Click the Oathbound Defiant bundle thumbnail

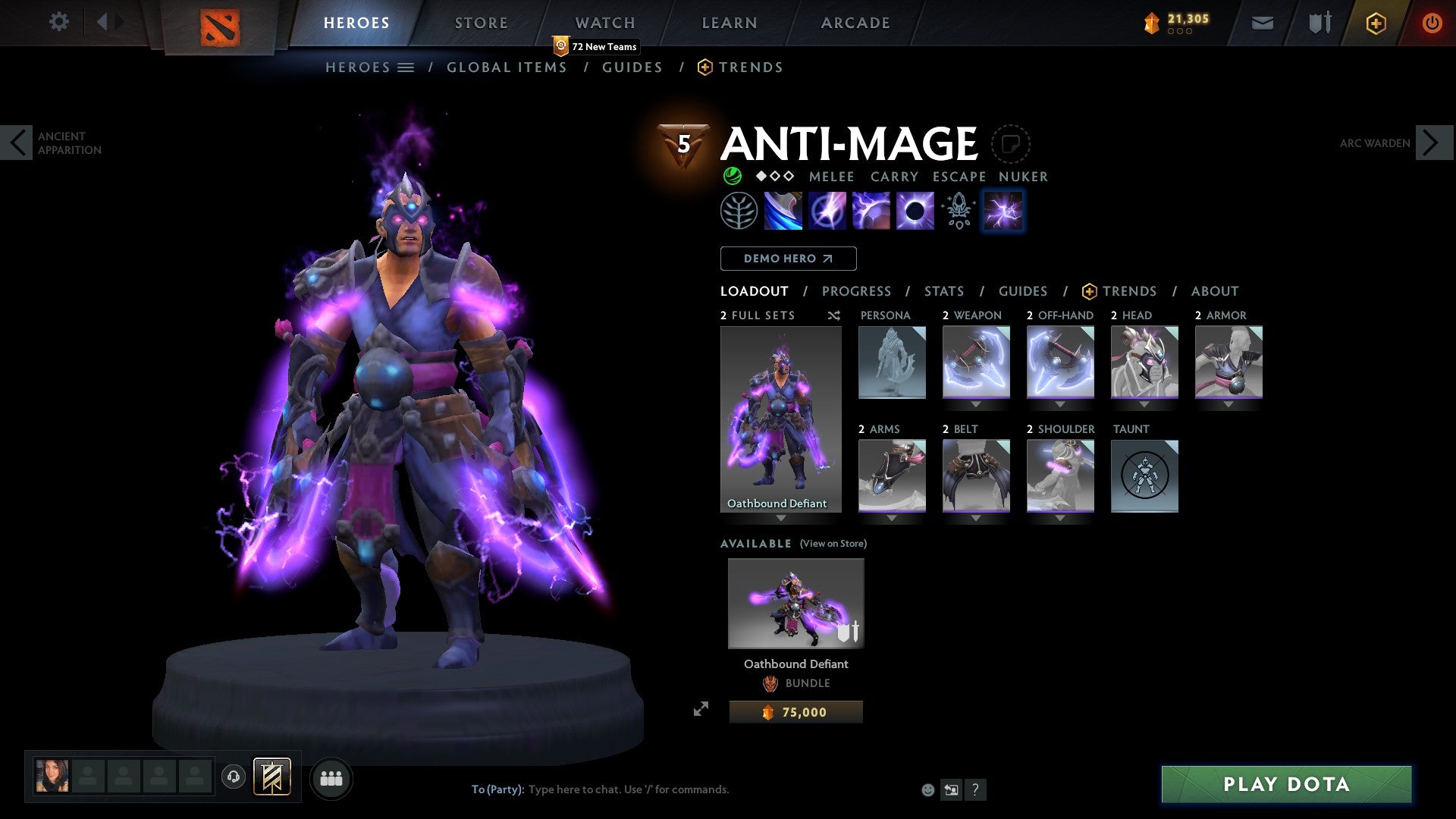795,603
